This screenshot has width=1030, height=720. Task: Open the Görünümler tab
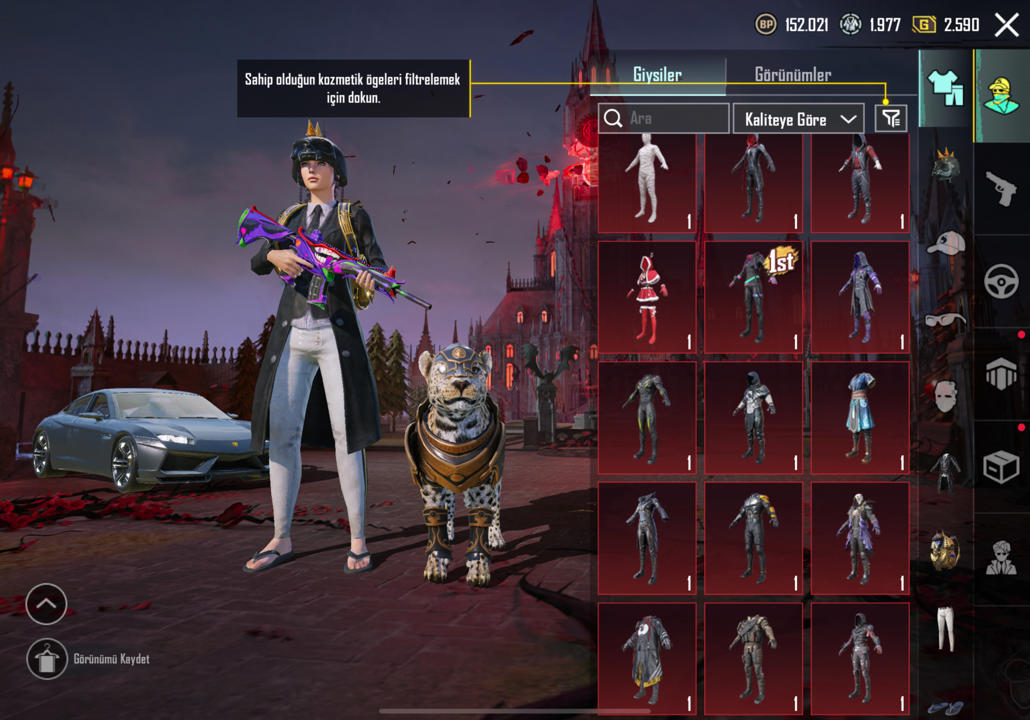coord(792,75)
